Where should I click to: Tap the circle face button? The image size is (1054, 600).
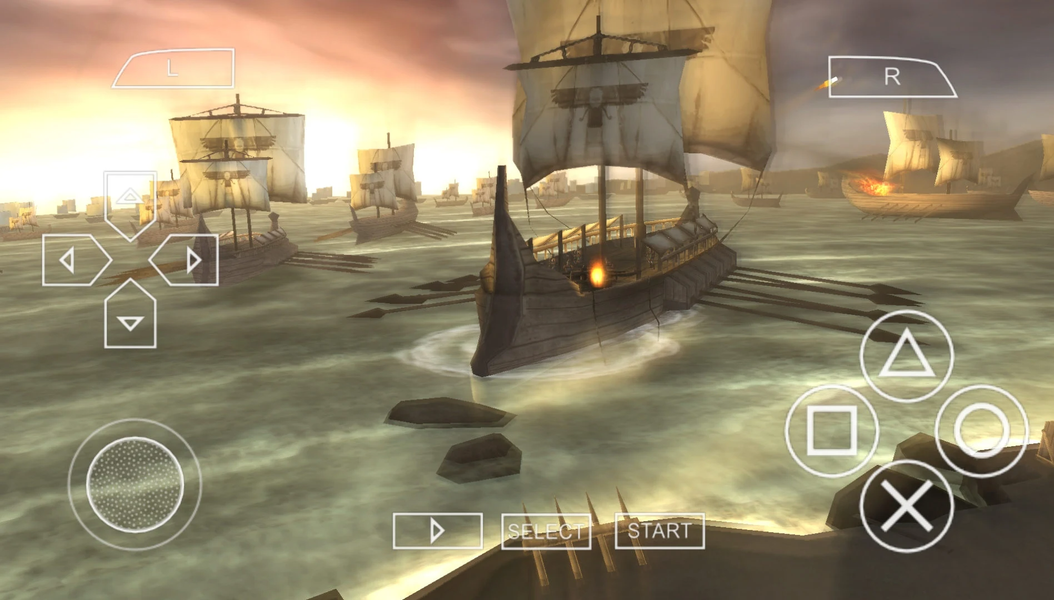point(981,431)
